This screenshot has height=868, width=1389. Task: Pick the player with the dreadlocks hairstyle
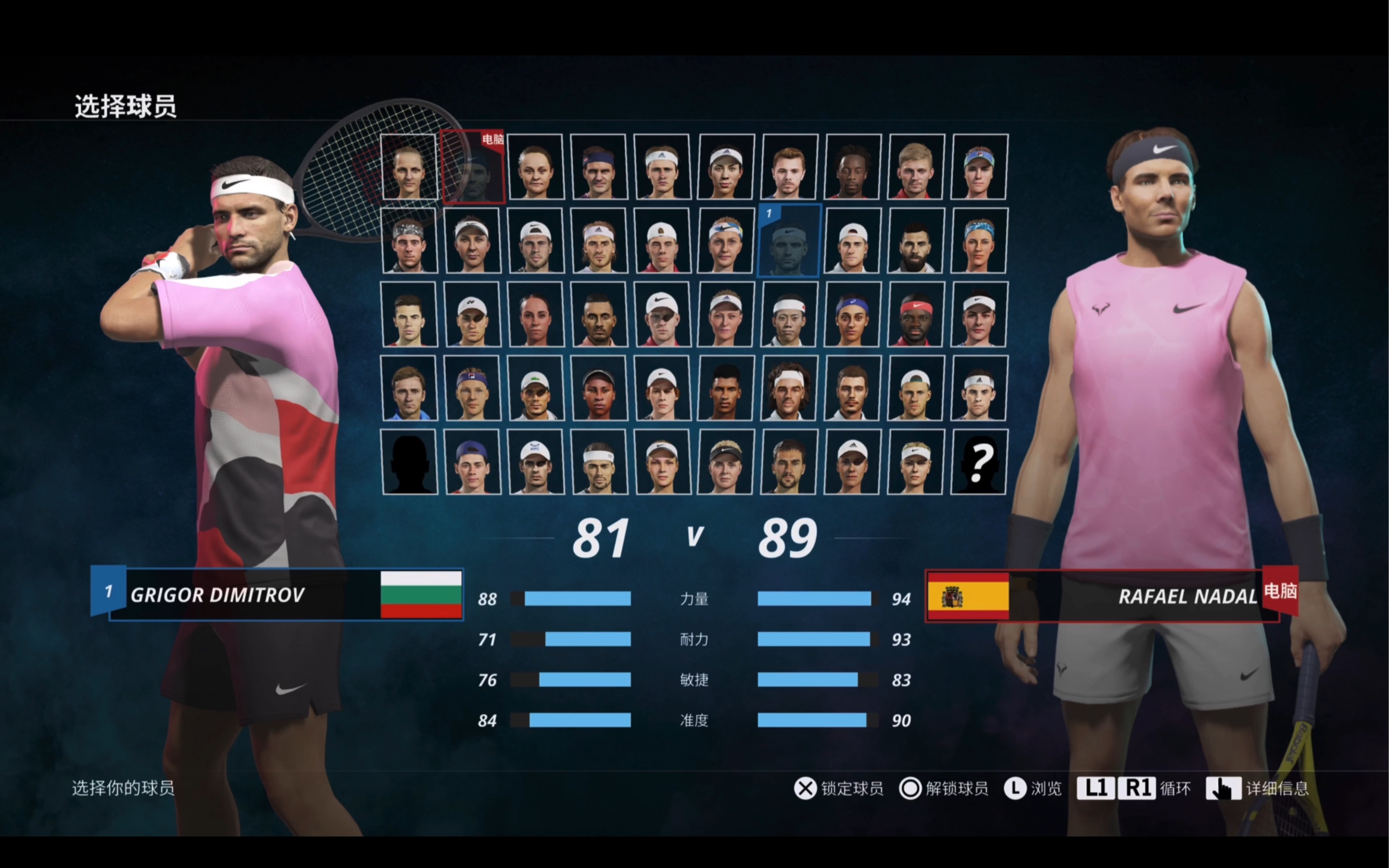point(852,167)
